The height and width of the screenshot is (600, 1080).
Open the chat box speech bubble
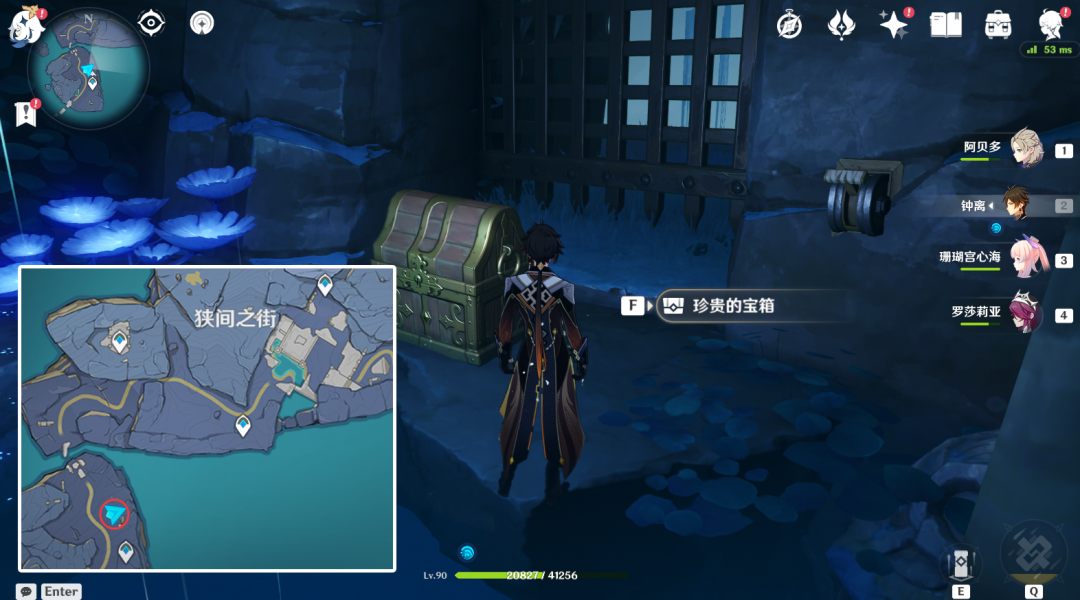pyautogui.click(x=26, y=591)
